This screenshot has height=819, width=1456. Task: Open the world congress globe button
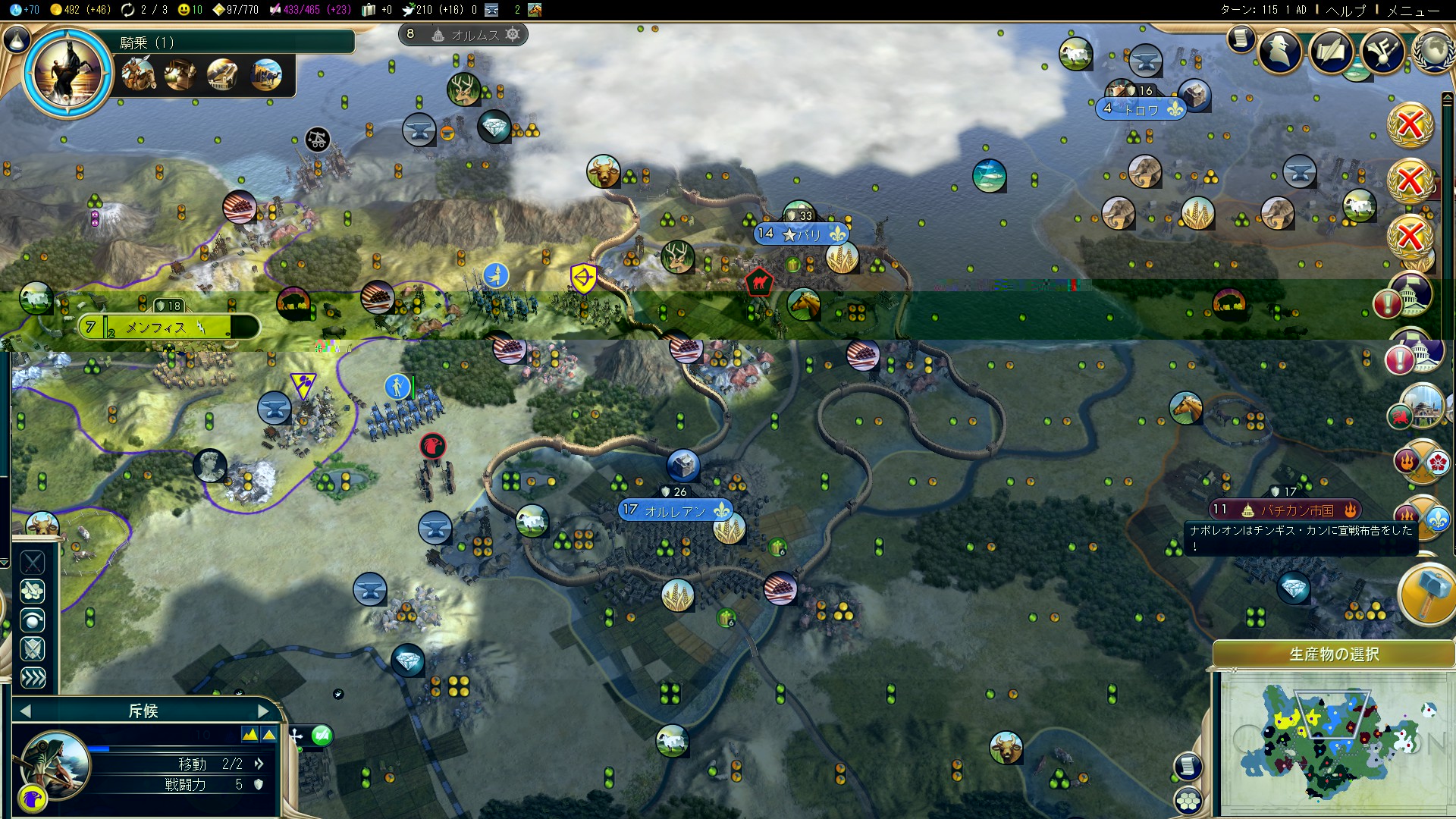pos(1433,52)
